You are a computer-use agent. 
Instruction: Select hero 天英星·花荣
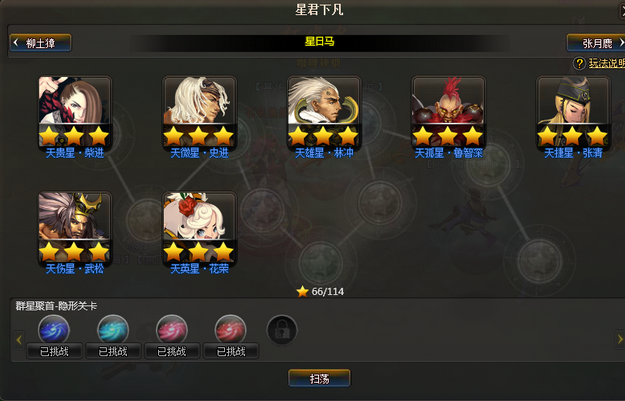(199, 227)
